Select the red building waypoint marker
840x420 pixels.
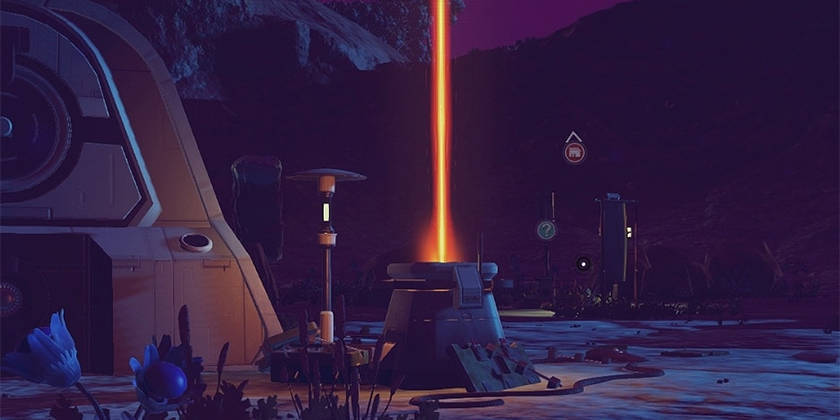[574, 153]
